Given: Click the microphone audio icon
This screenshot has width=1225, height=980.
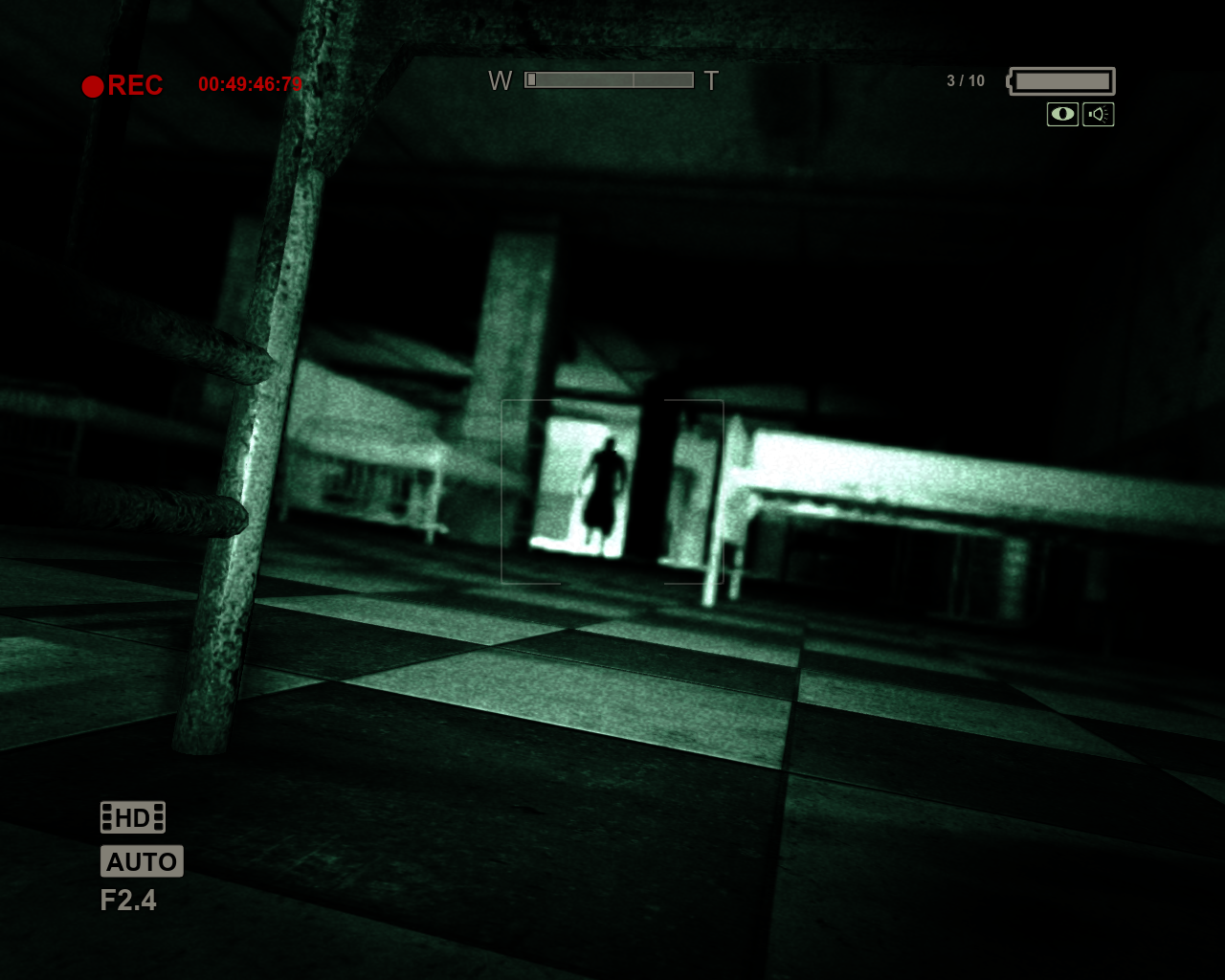Looking at the screenshot, I should coord(1098,114).
